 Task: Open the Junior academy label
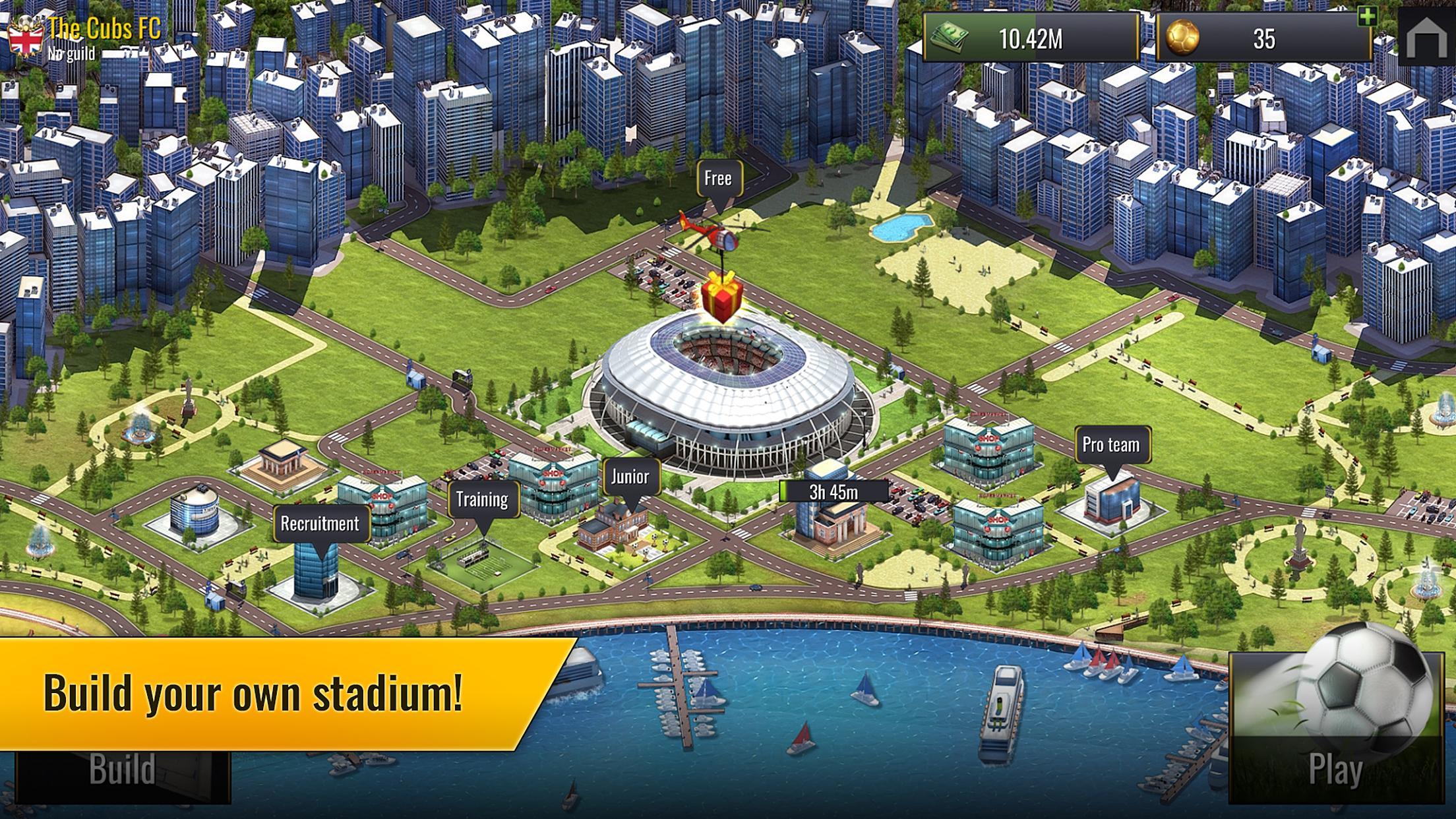tap(630, 477)
